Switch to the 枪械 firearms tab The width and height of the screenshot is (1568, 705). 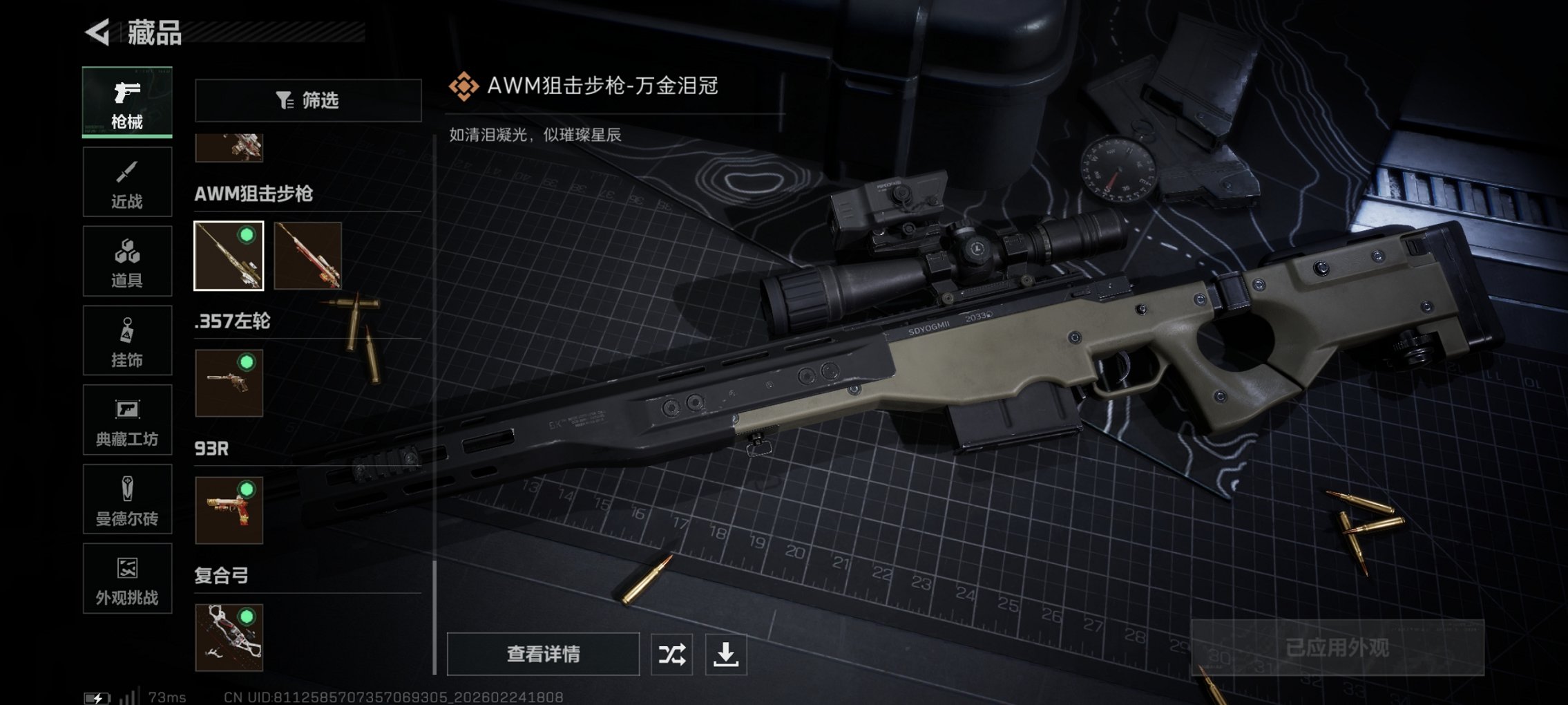point(126,102)
